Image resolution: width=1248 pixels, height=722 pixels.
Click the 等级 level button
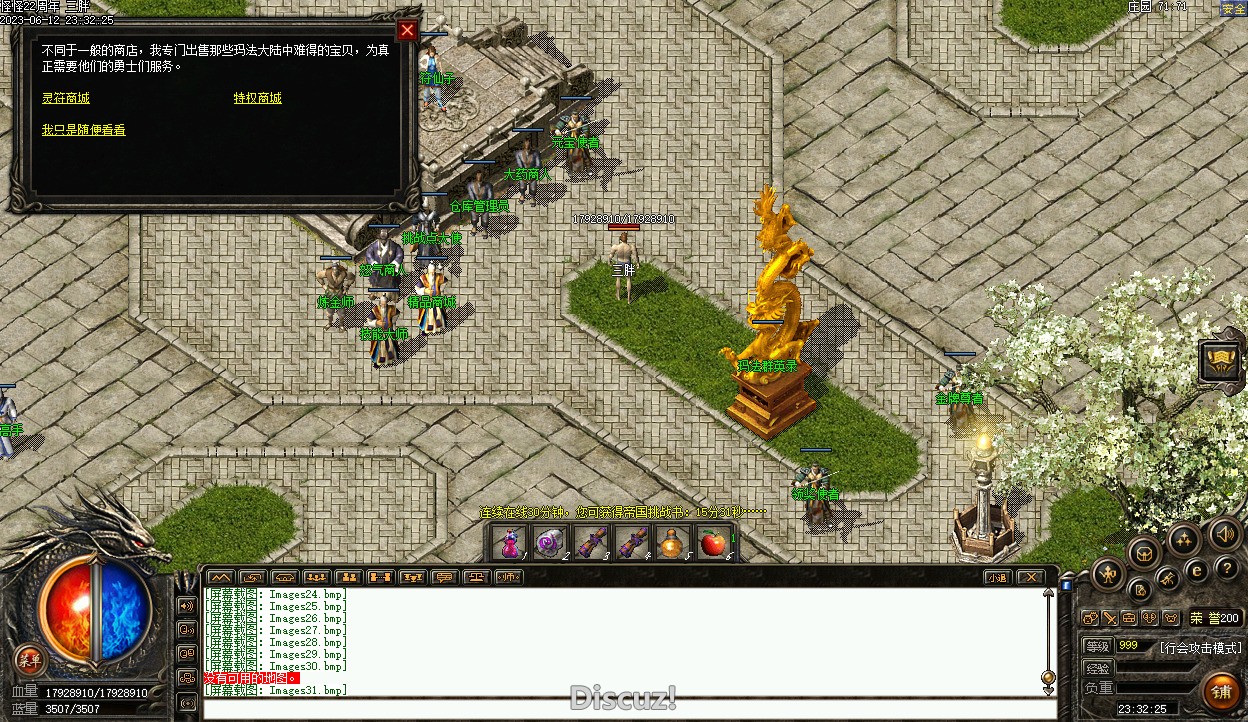[x=1097, y=646]
